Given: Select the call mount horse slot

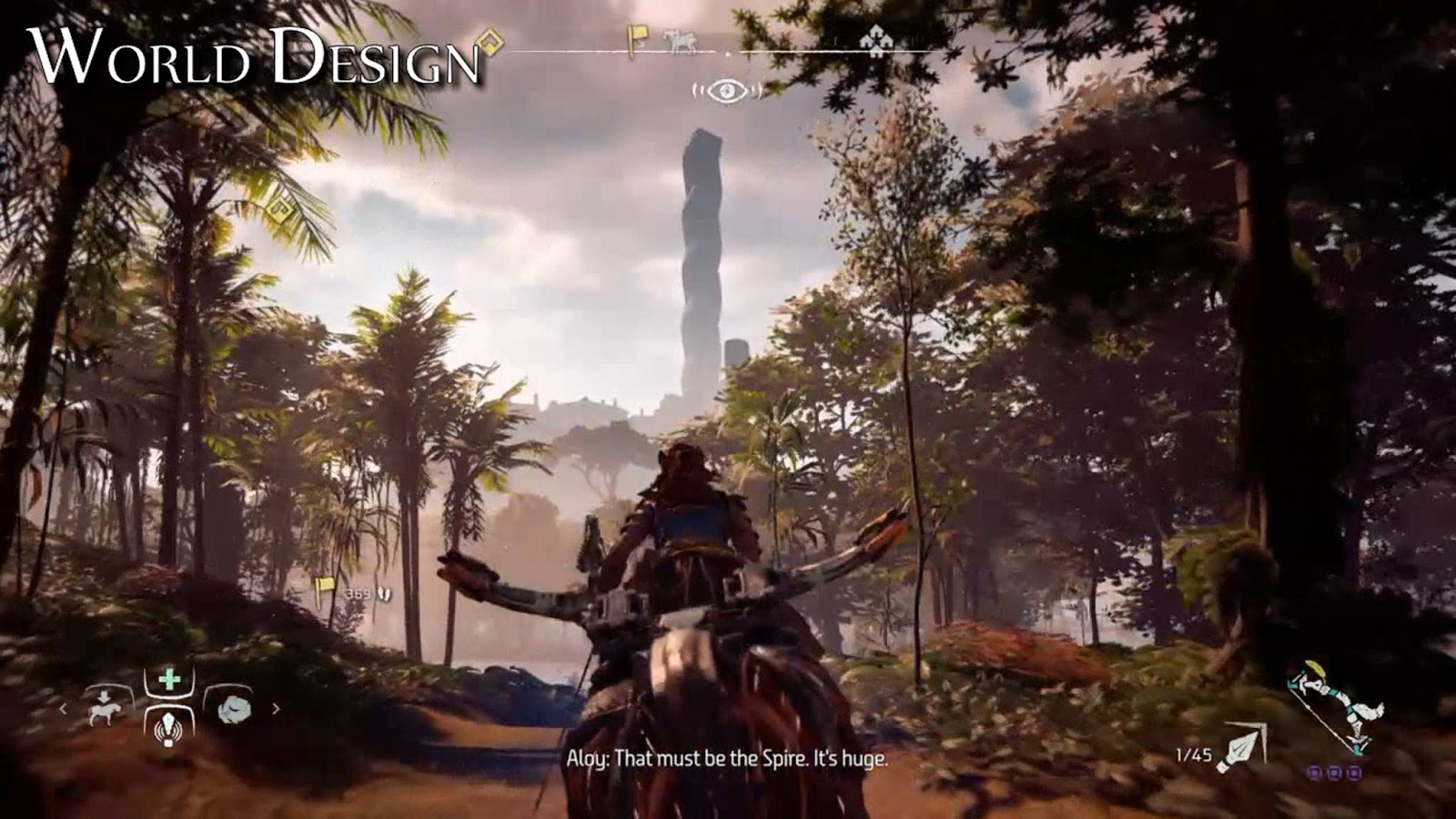Looking at the screenshot, I should pos(109,707).
